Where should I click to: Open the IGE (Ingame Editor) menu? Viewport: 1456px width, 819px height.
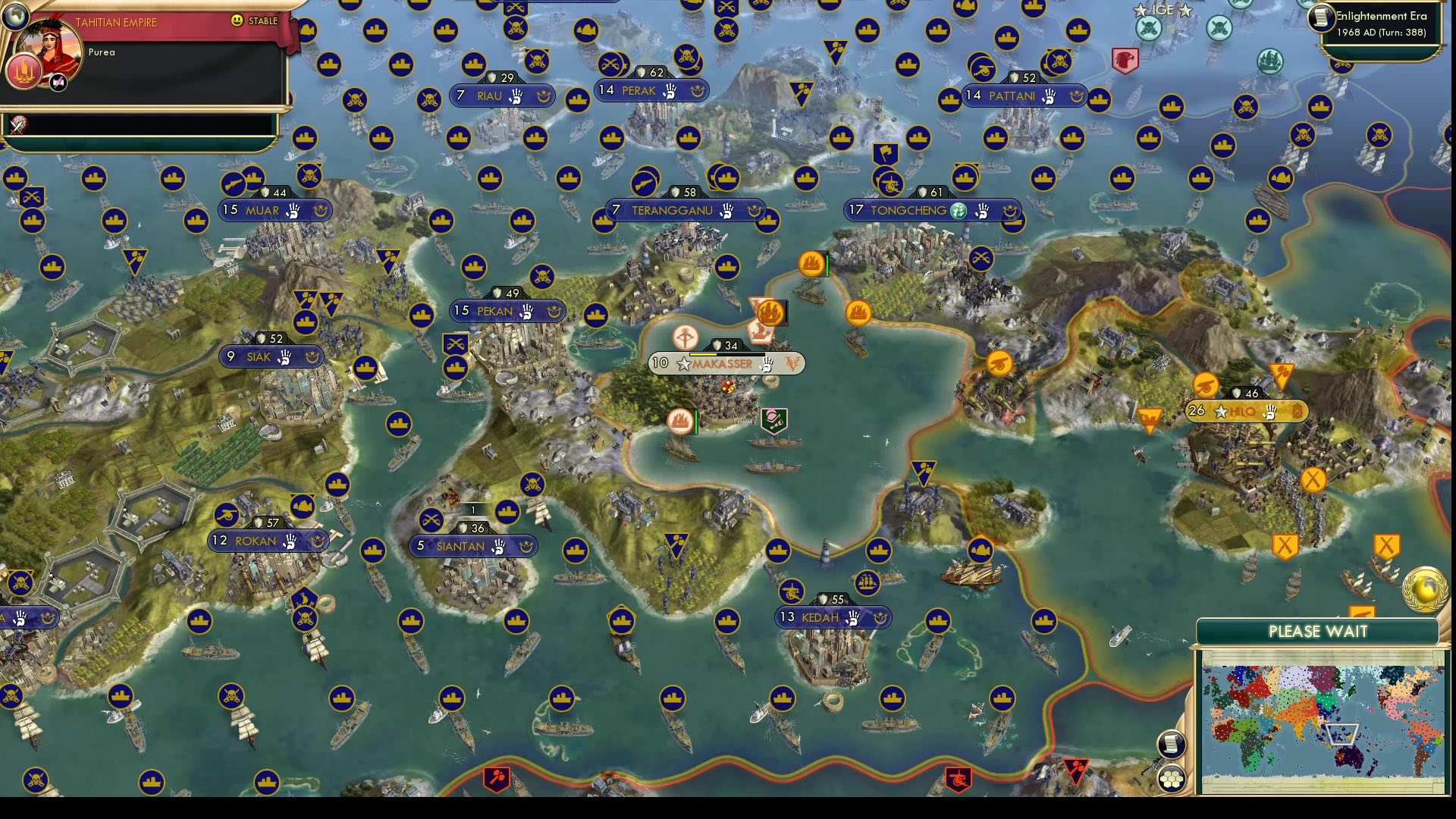[x=1163, y=10]
